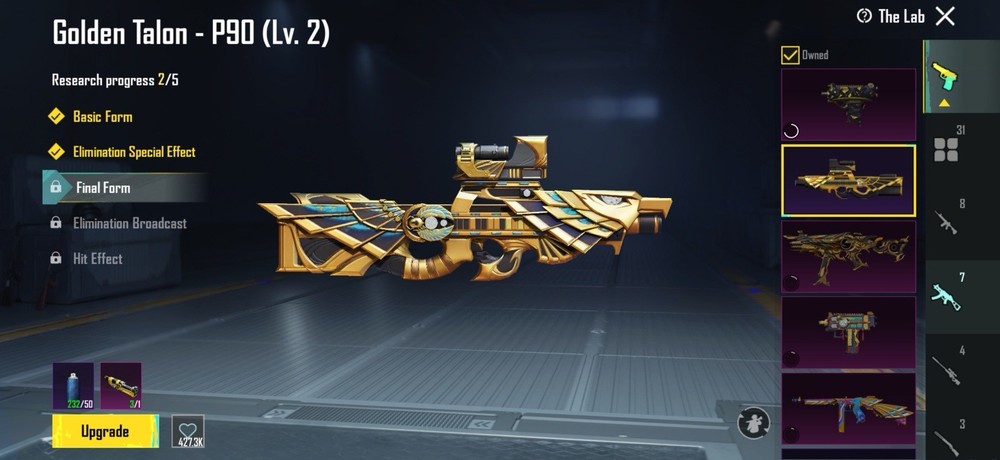Close The Lab screen
Screen dimensions: 1000x460
(945, 16)
